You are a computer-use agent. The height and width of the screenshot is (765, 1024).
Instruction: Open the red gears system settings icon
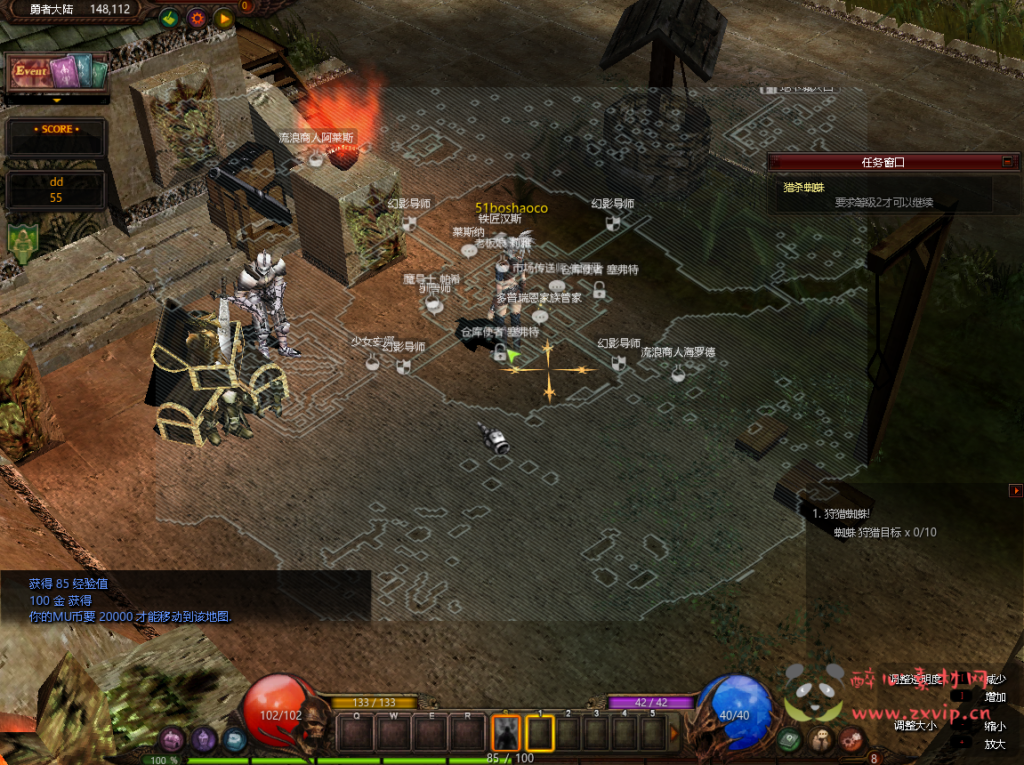852,740
